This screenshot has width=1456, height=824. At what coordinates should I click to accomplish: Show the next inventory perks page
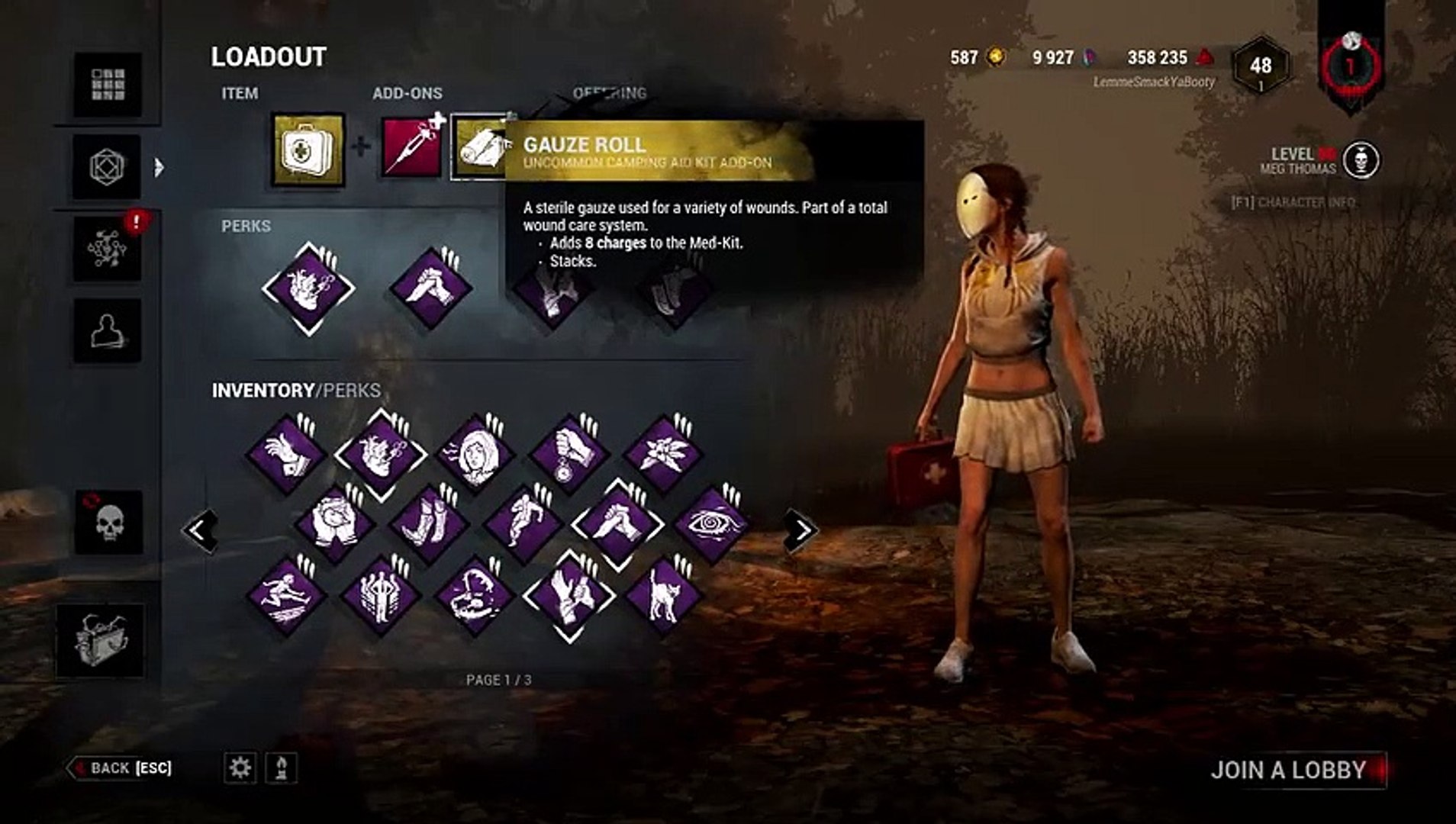[x=800, y=530]
